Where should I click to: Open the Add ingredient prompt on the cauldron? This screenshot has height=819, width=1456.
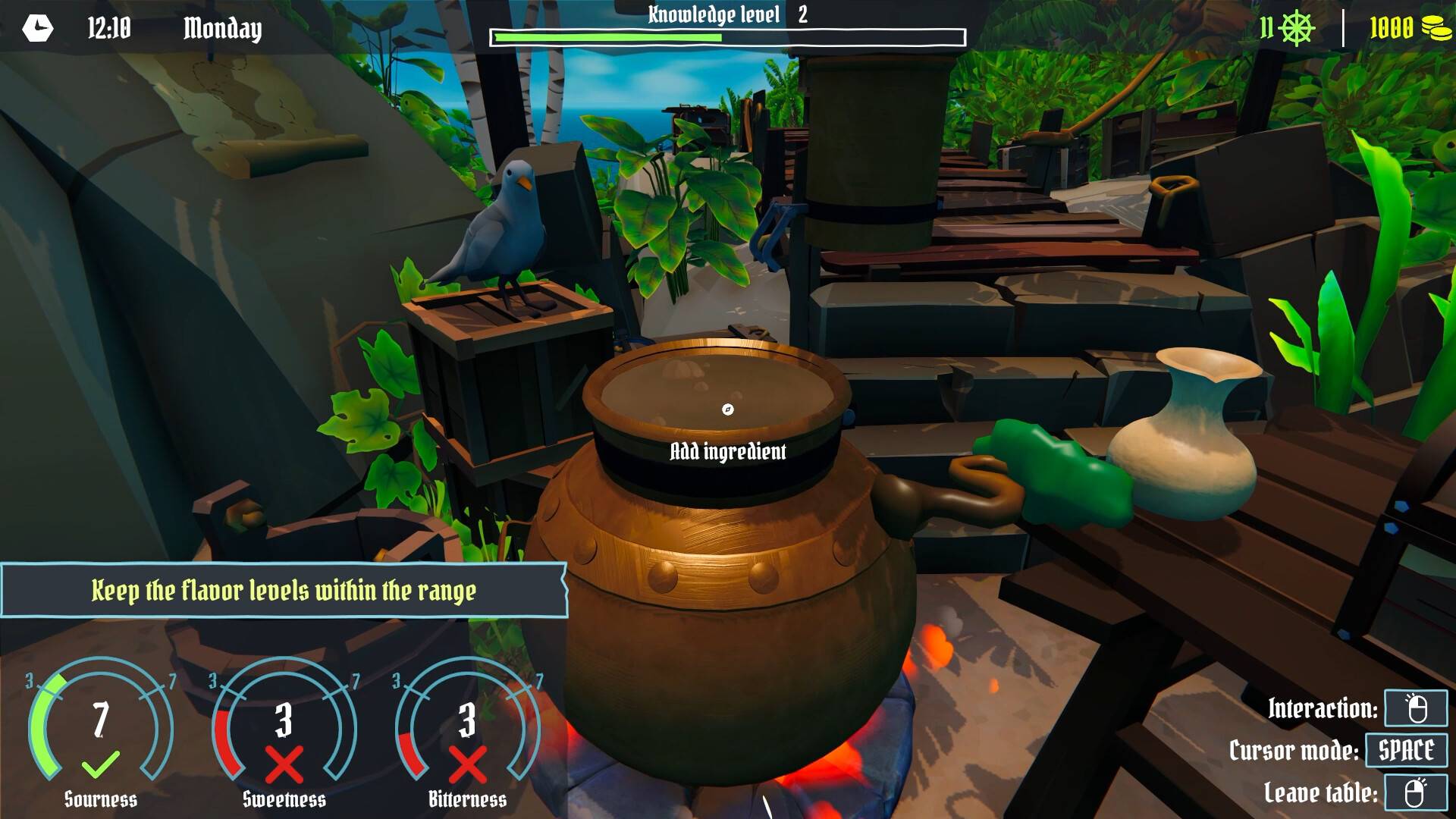pos(727,451)
